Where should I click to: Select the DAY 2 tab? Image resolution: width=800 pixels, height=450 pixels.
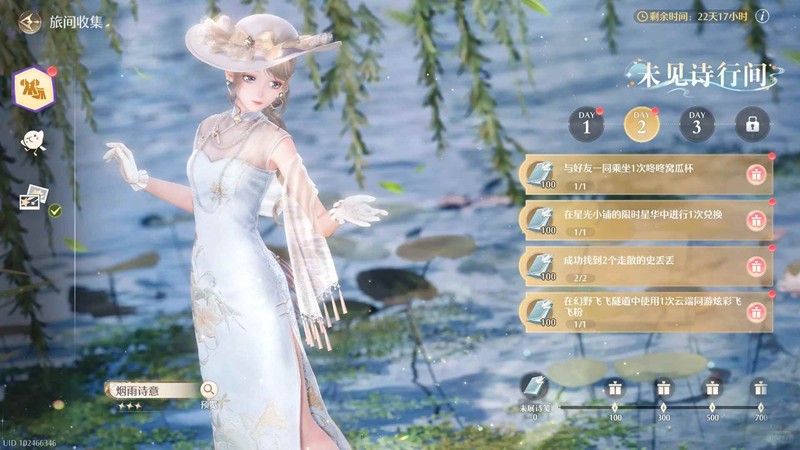coord(641,124)
